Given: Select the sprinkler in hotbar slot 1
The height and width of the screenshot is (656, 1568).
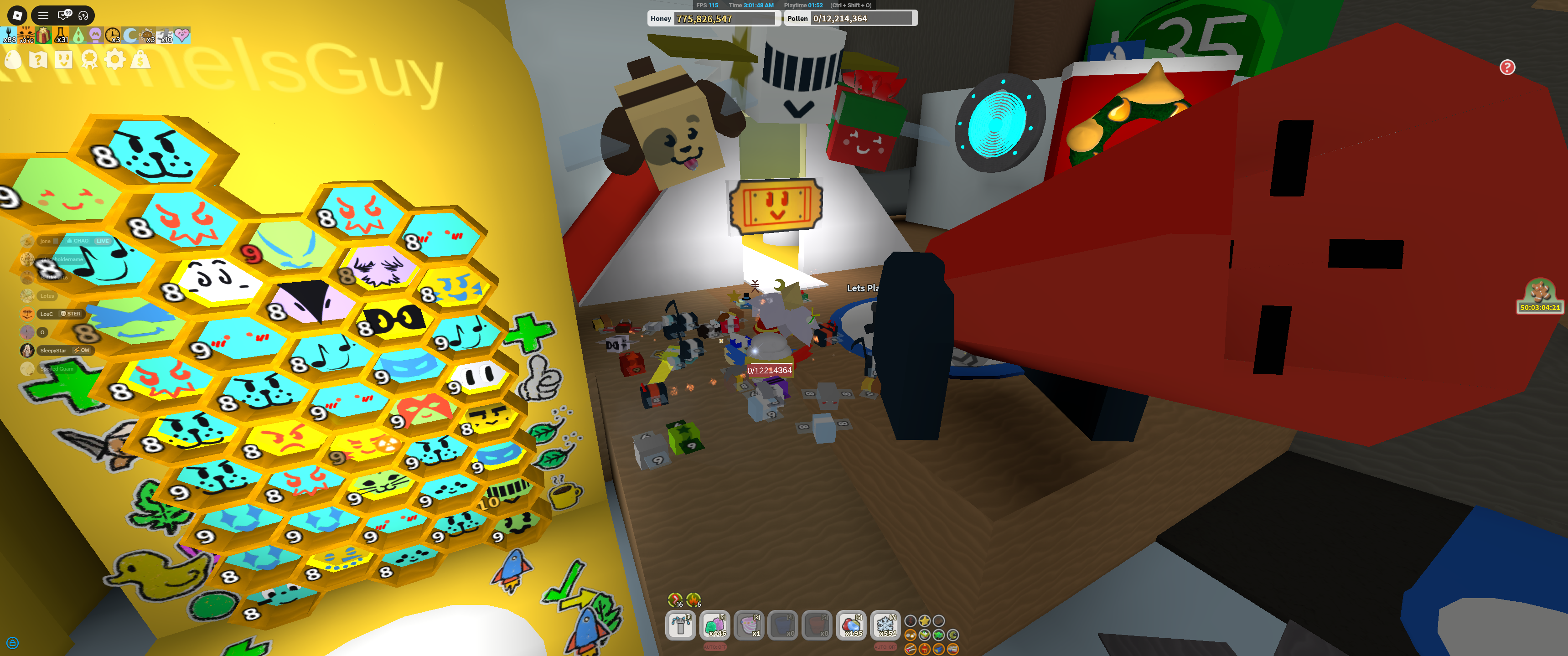Looking at the screenshot, I should (x=680, y=625).
